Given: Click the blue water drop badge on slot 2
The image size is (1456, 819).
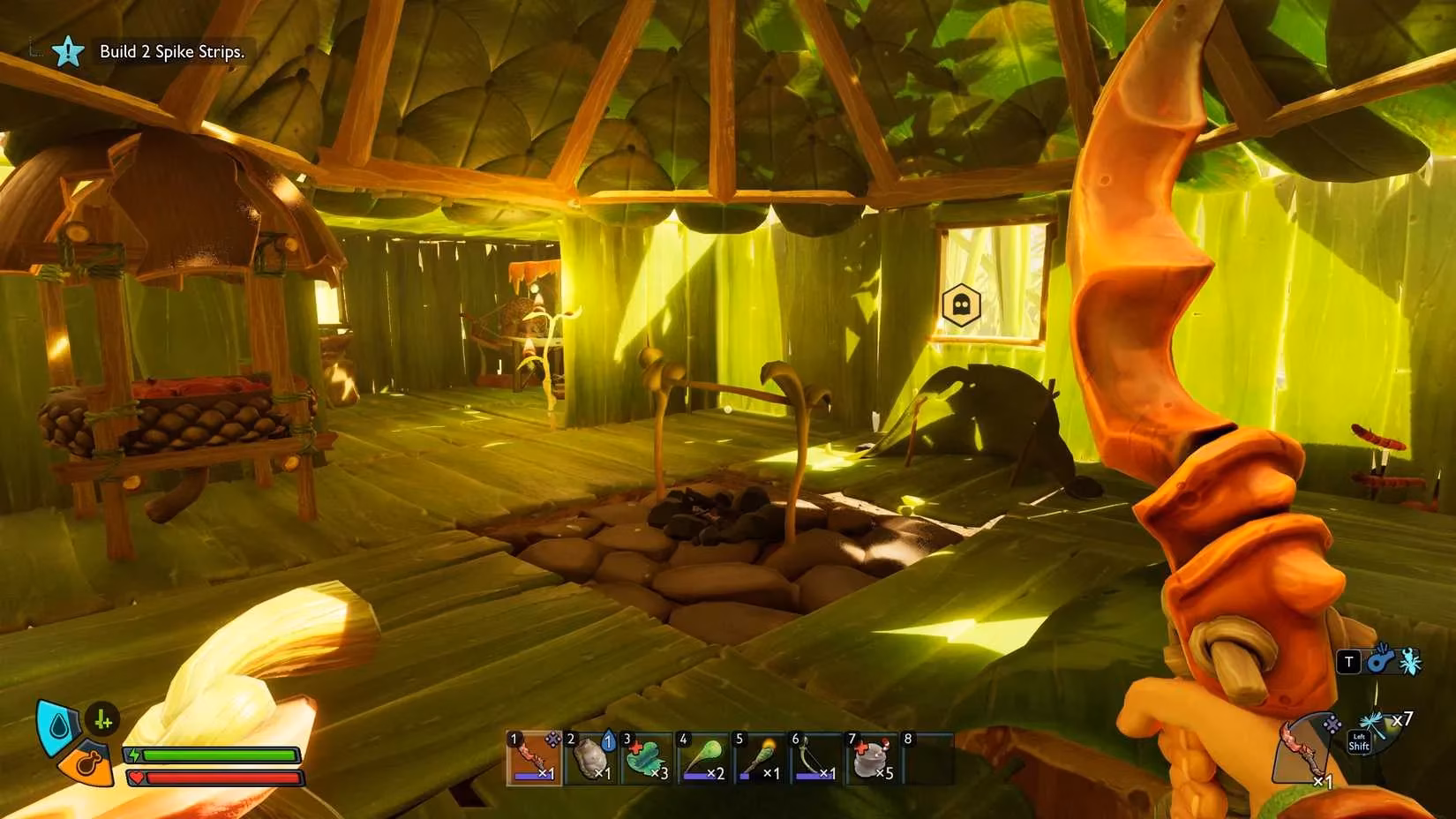Looking at the screenshot, I should tap(608, 741).
